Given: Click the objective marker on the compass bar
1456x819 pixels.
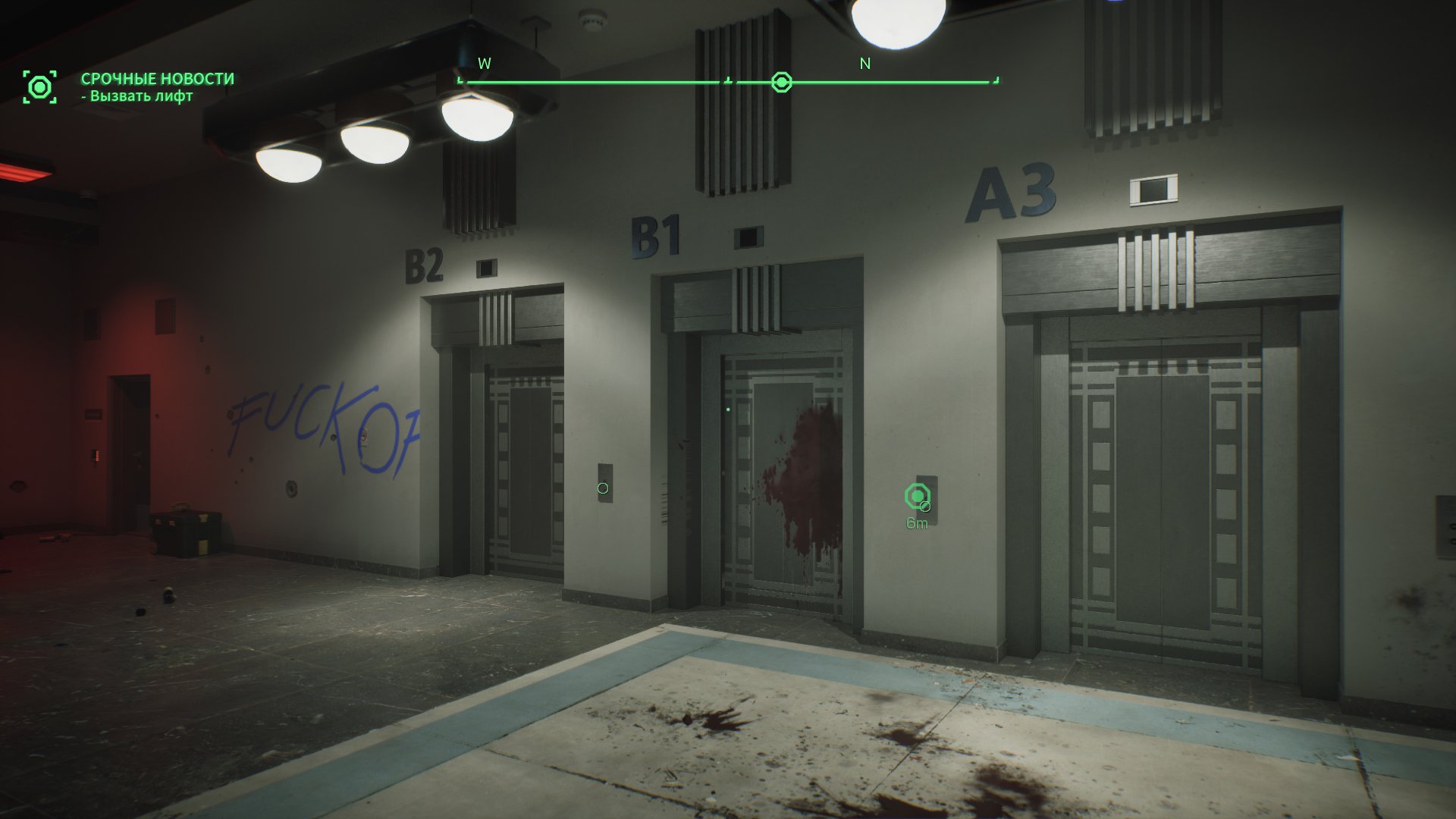Looking at the screenshot, I should click(x=781, y=82).
